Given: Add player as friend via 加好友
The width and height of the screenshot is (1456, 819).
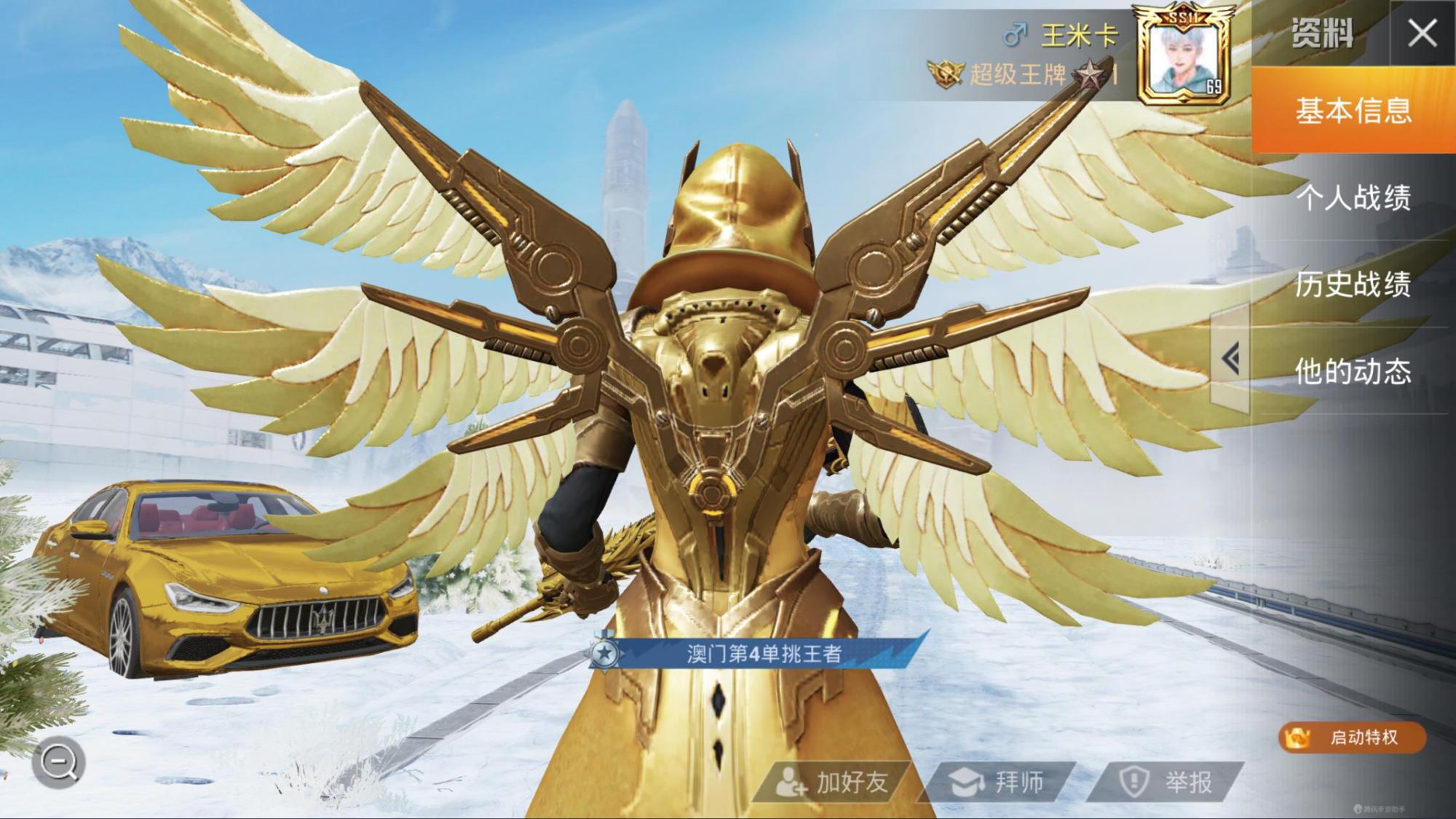Looking at the screenshot, I should click(x=831, y=783).
